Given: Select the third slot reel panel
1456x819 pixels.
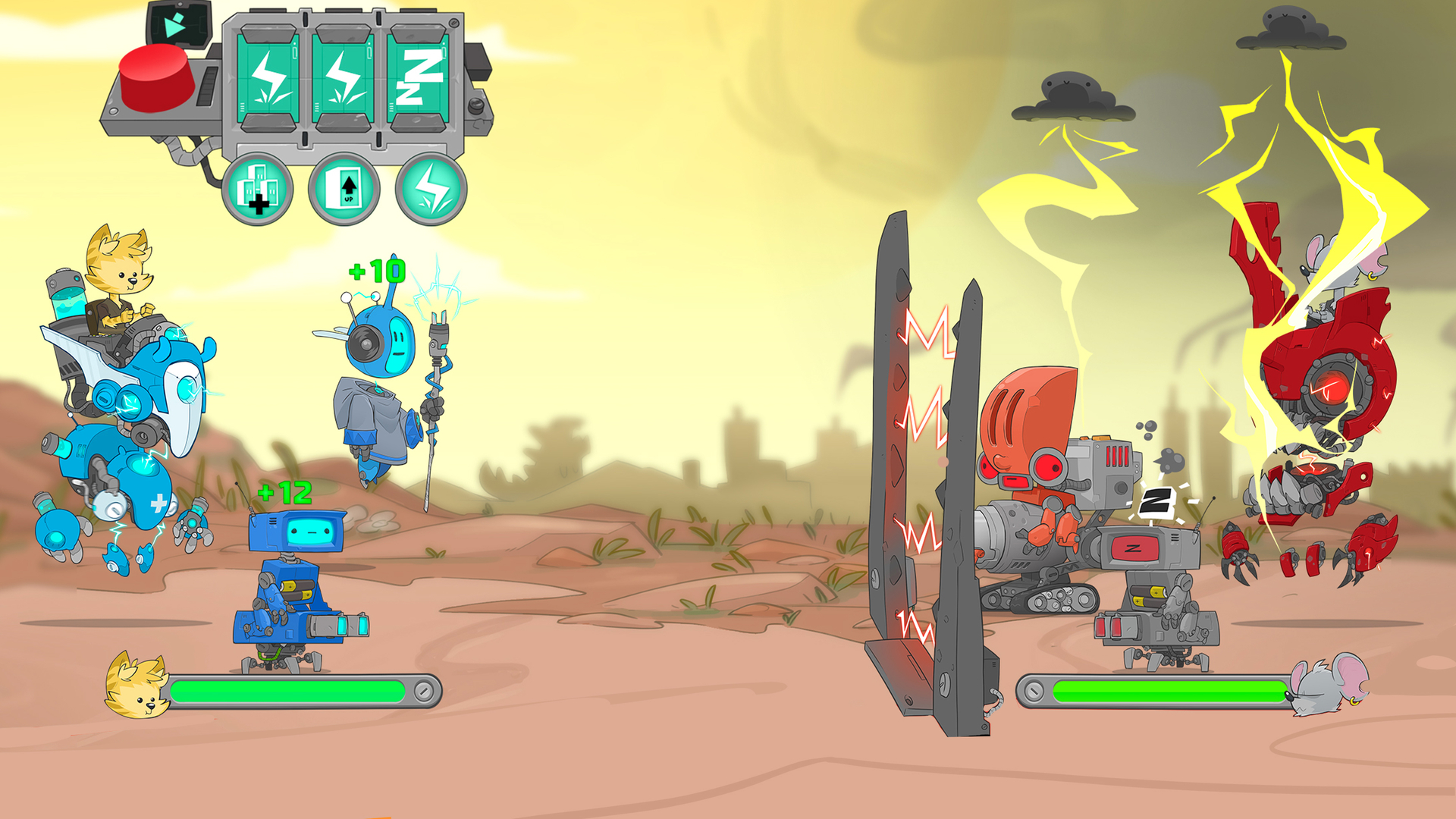Looking at the screenshot, I should coord(416,76).
